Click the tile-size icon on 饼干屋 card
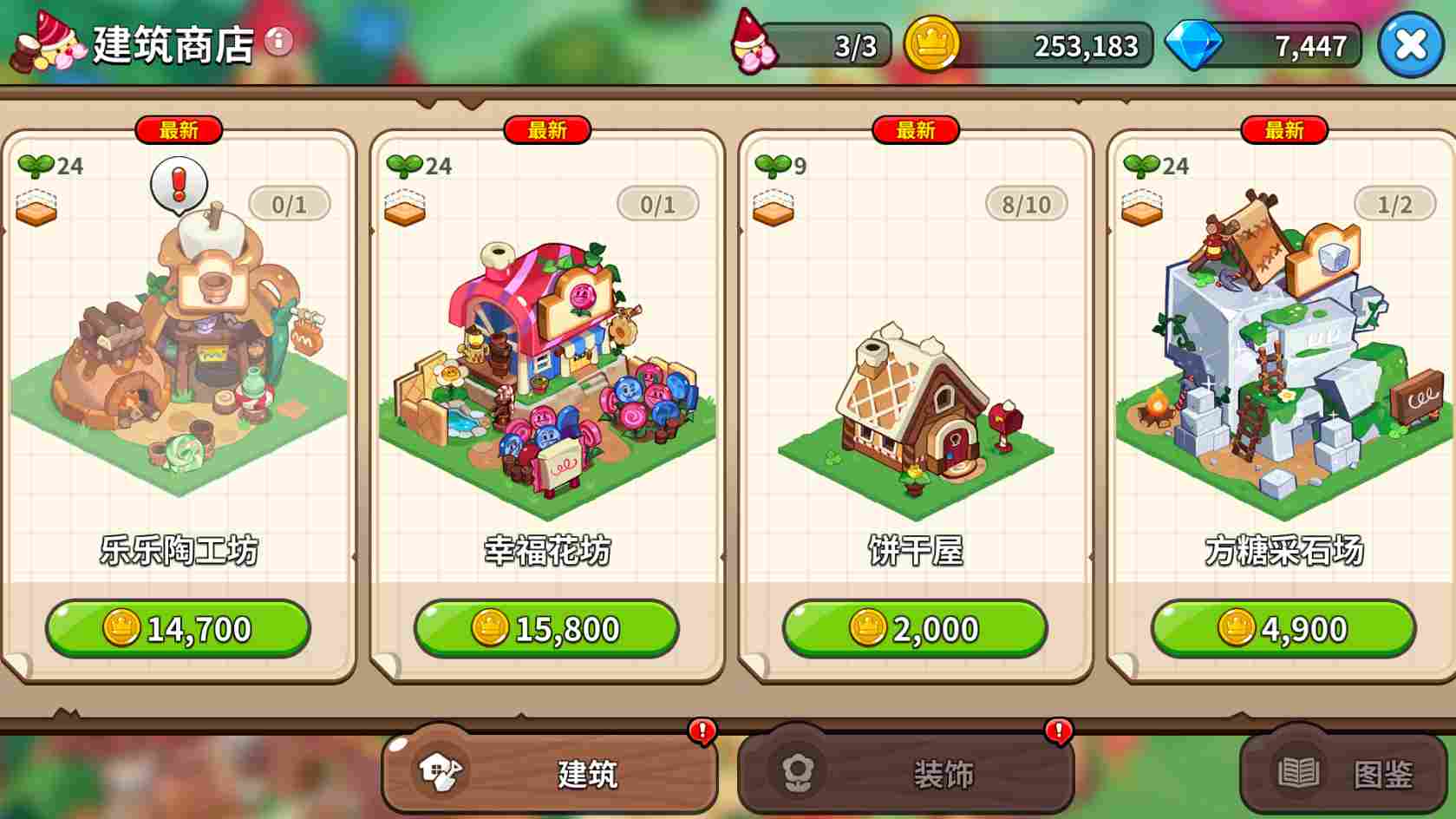Screen dimensions: 1456x819 [x=774, y=208]
